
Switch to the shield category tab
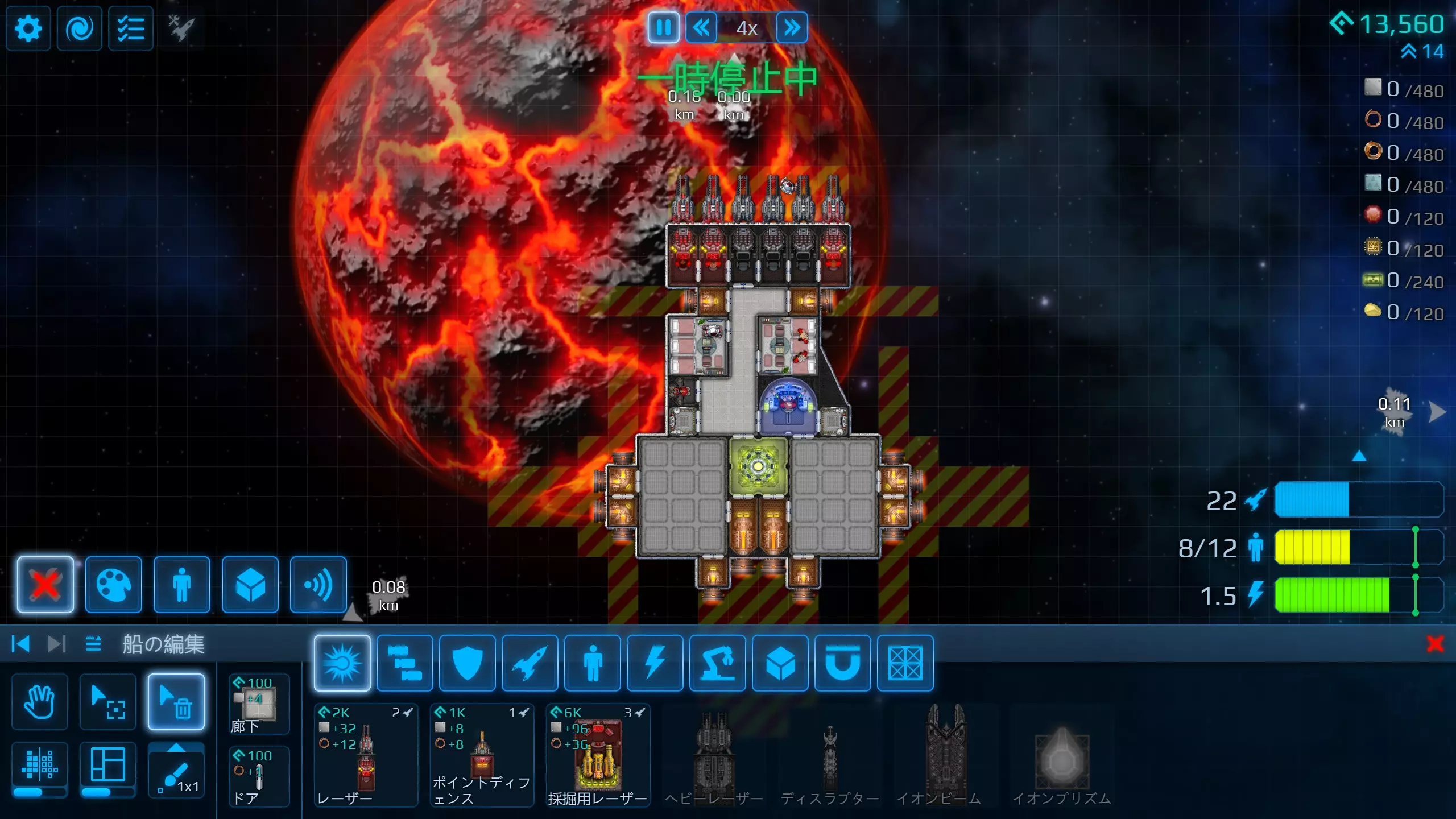468,663
